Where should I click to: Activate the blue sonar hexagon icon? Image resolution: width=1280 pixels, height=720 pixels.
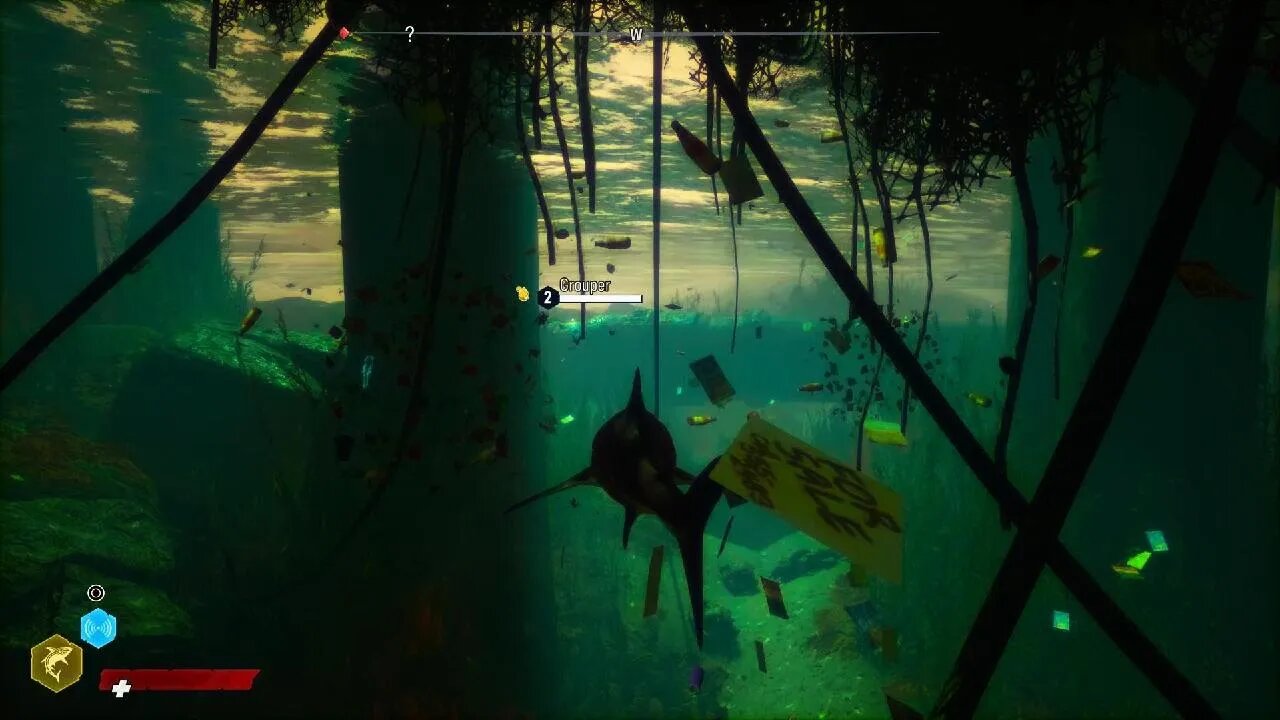click(98, 628)
